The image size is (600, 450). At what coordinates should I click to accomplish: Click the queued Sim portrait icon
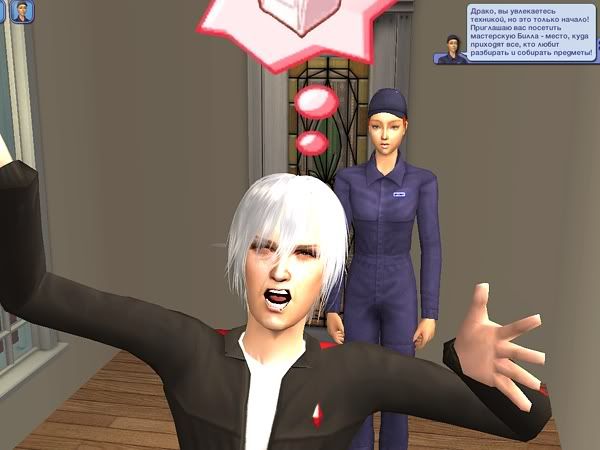(20, 13)
